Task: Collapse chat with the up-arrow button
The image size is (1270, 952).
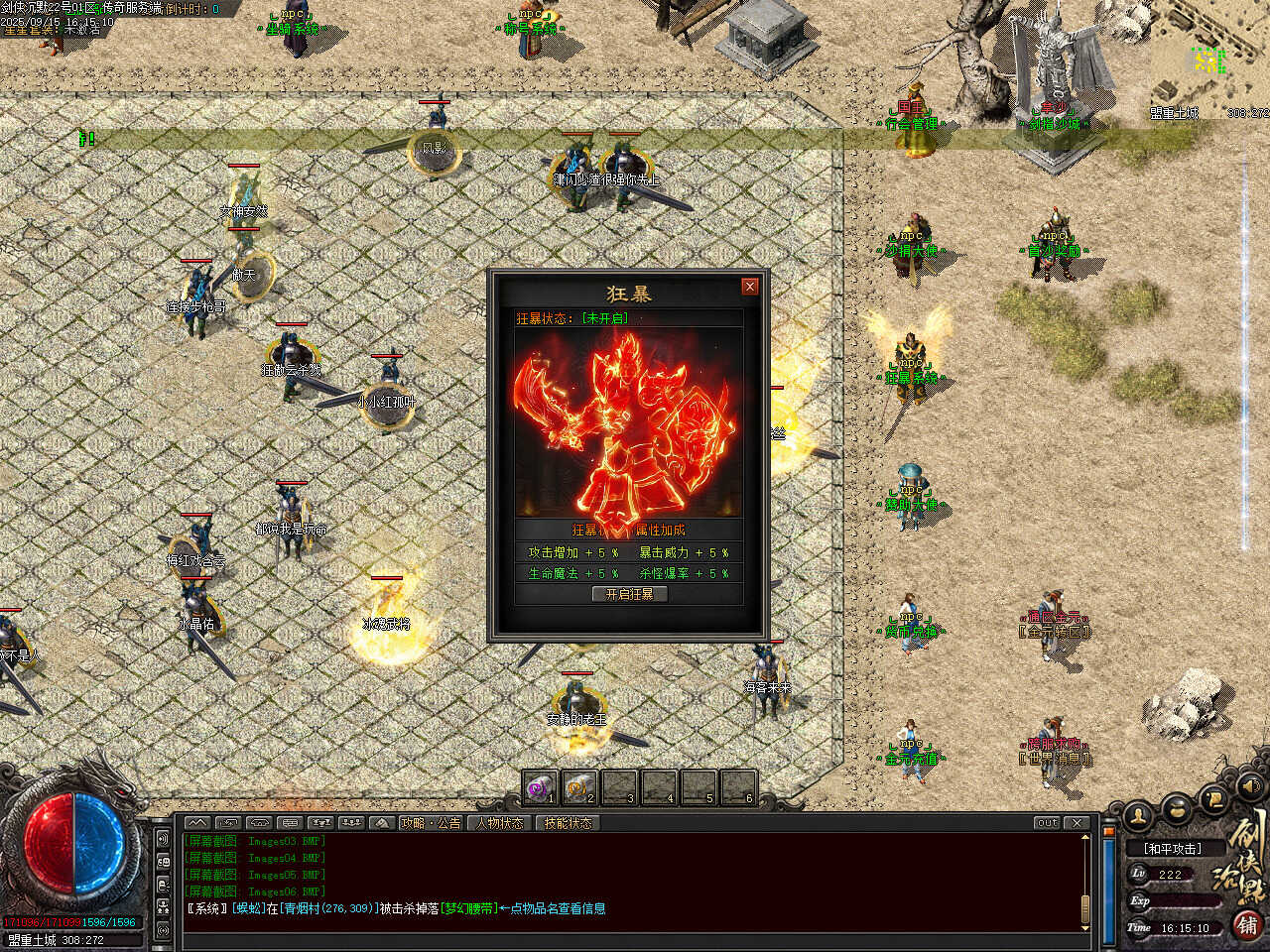Action: click(197, 823)
